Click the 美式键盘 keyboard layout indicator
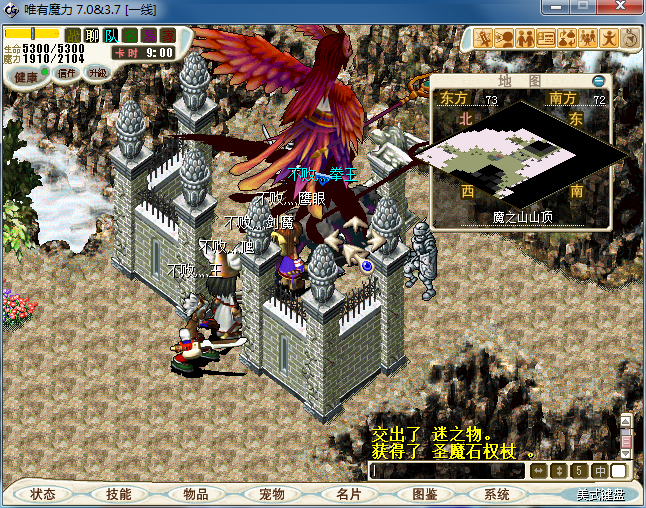The height and width of the screenshot is (508, 646). 600,494
